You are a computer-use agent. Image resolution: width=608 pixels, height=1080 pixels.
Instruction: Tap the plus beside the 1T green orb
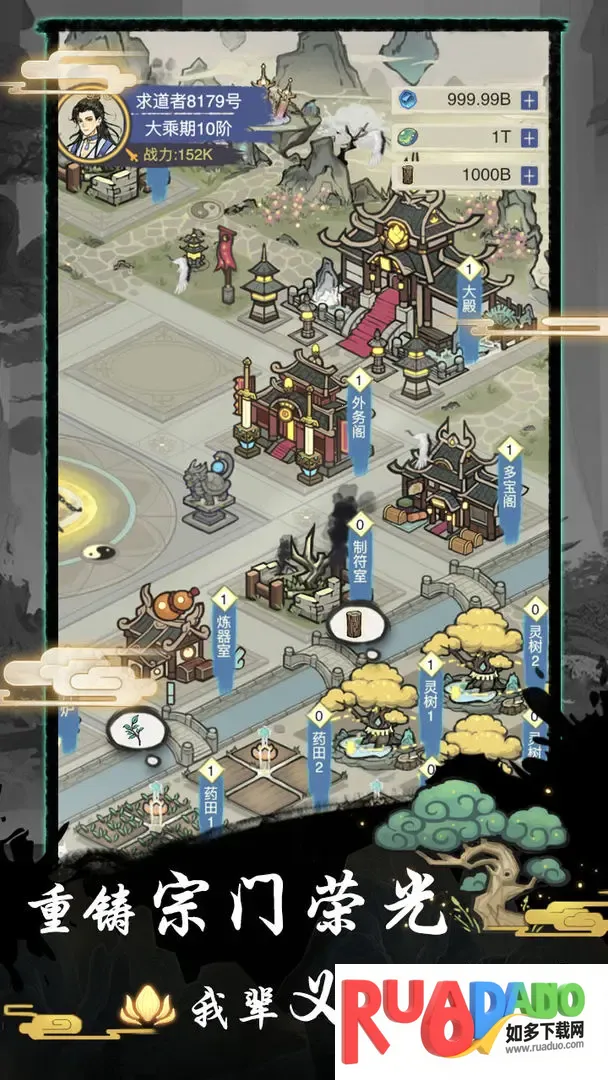tap(528, 138)
